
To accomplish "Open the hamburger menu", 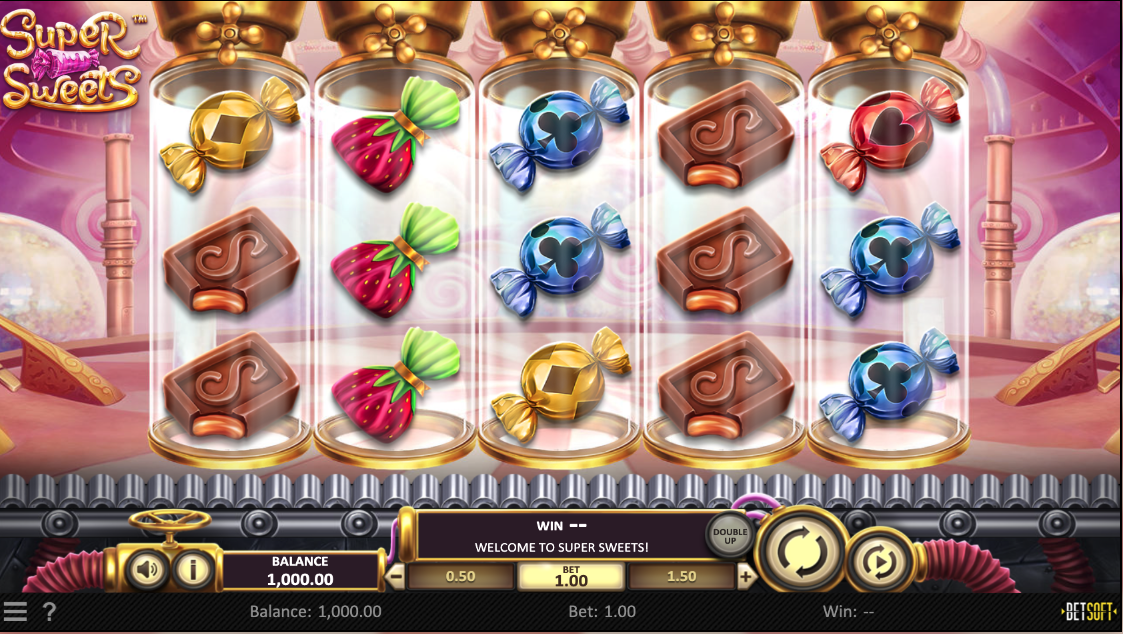I will [15, 611].
